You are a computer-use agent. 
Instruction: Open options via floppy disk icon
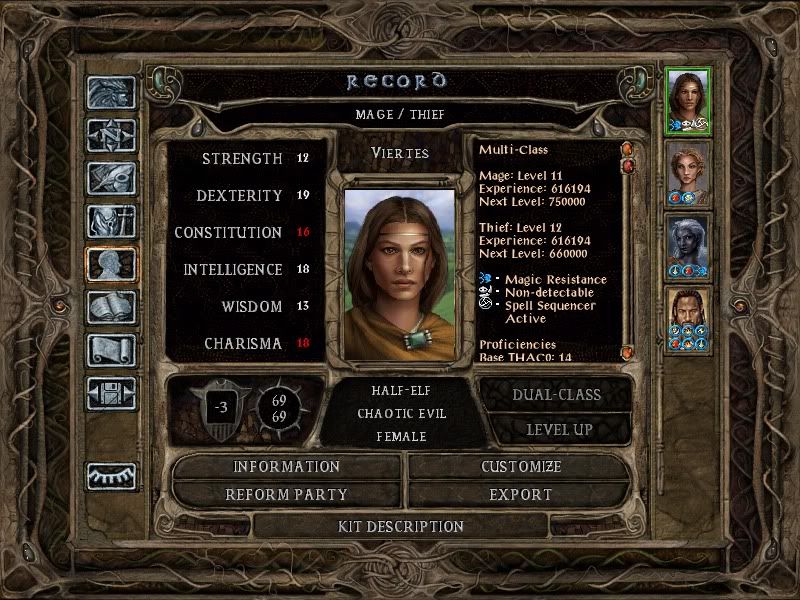click(111, 393)
